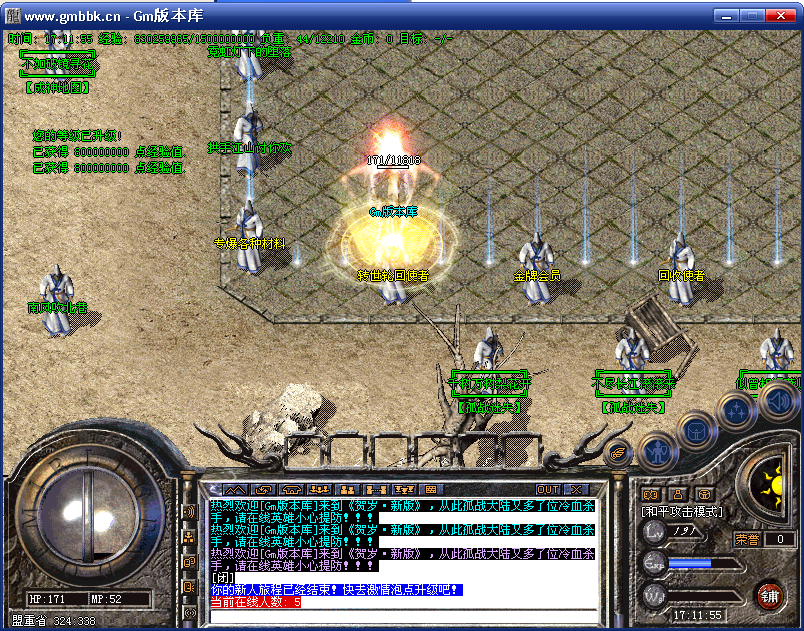Open the red 铺 shop button
The image size is (804, 631).
pyautogui.click(x=769, y=597)
